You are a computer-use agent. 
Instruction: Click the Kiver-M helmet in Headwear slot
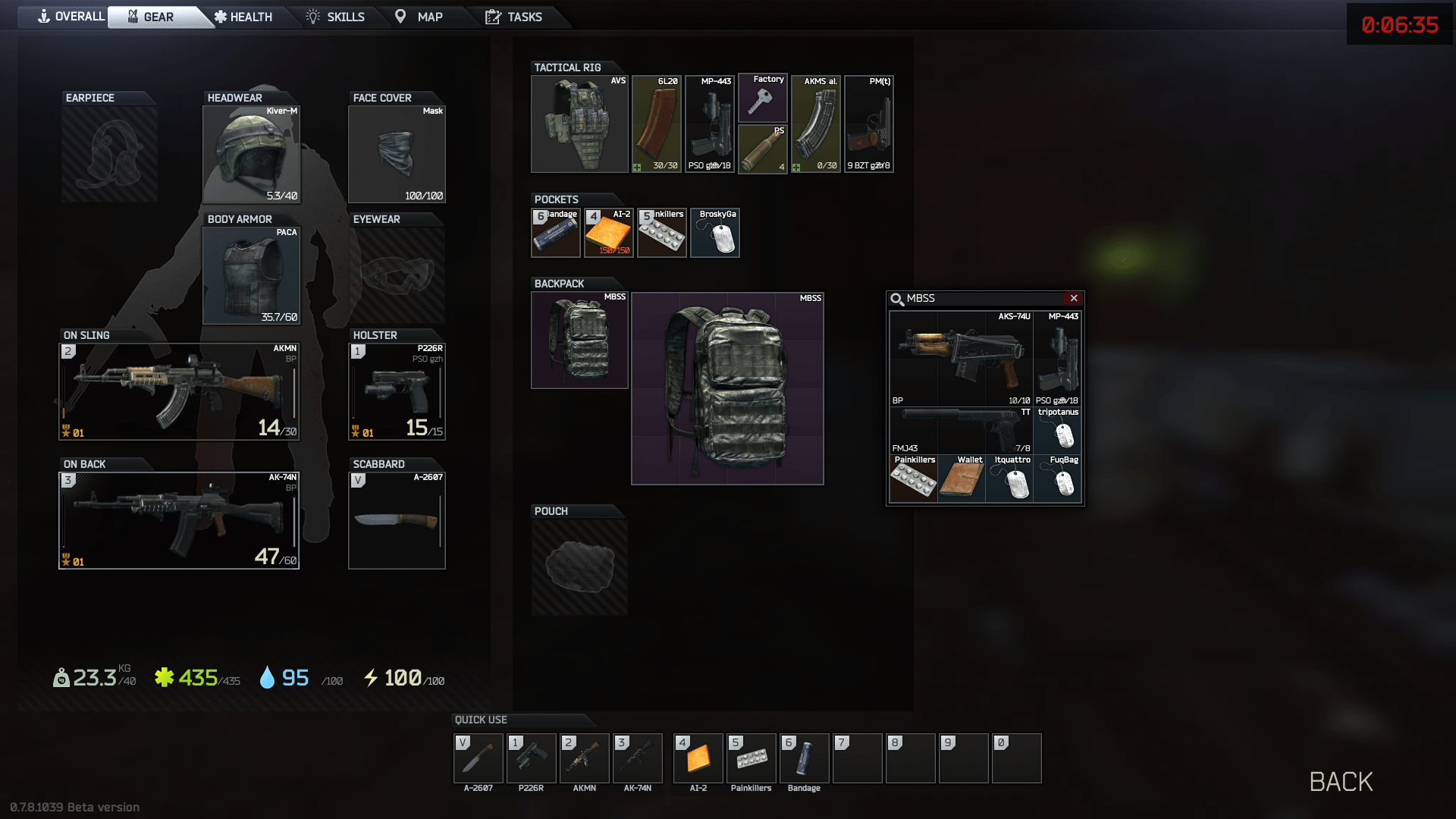(250, 152)
